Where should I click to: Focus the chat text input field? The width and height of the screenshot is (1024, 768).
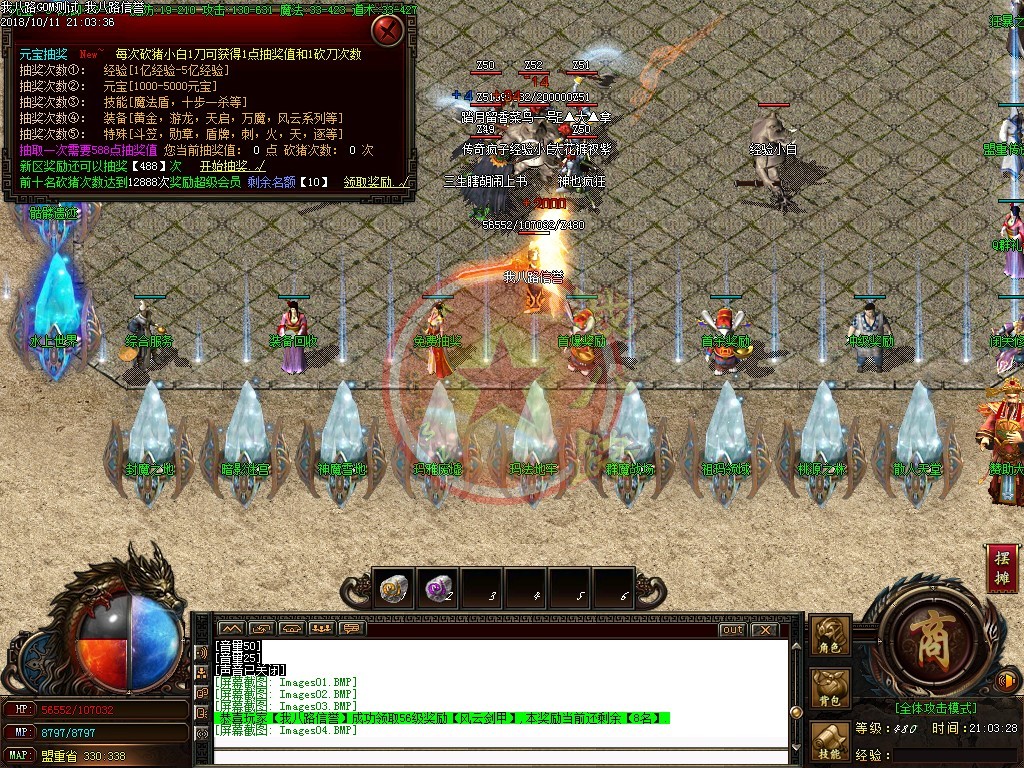tap(500, 756)
